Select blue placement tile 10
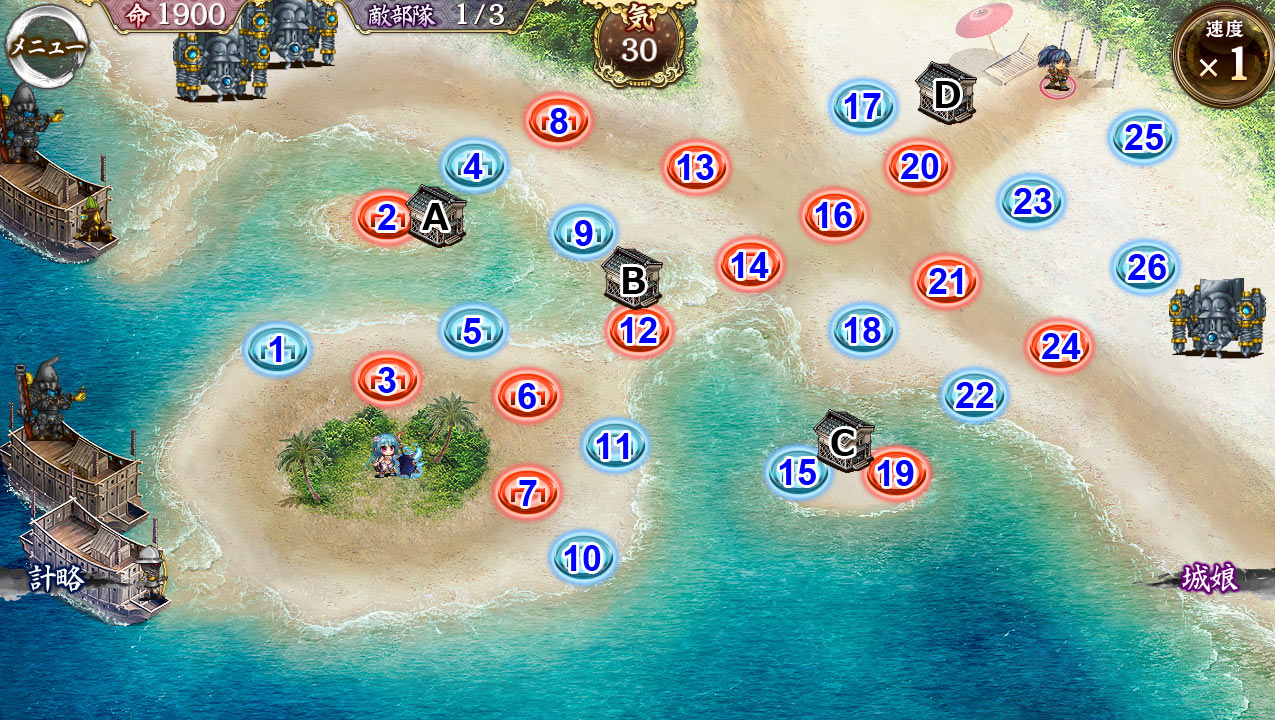Image resolution: width=1275 pixels, height=720 pixels. [x=583, y=557]
